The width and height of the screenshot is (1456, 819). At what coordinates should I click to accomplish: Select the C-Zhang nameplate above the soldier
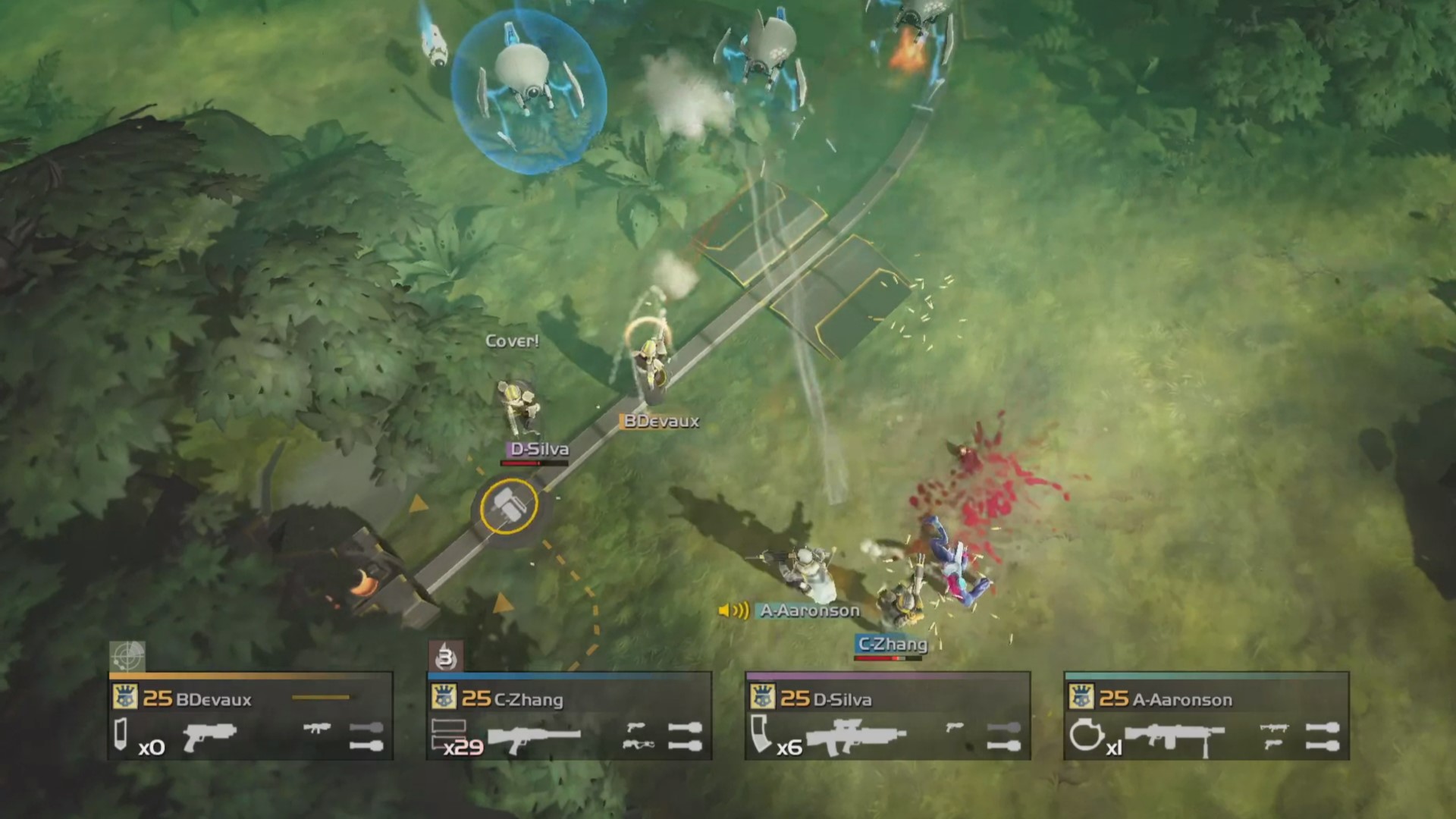point(891,645)
